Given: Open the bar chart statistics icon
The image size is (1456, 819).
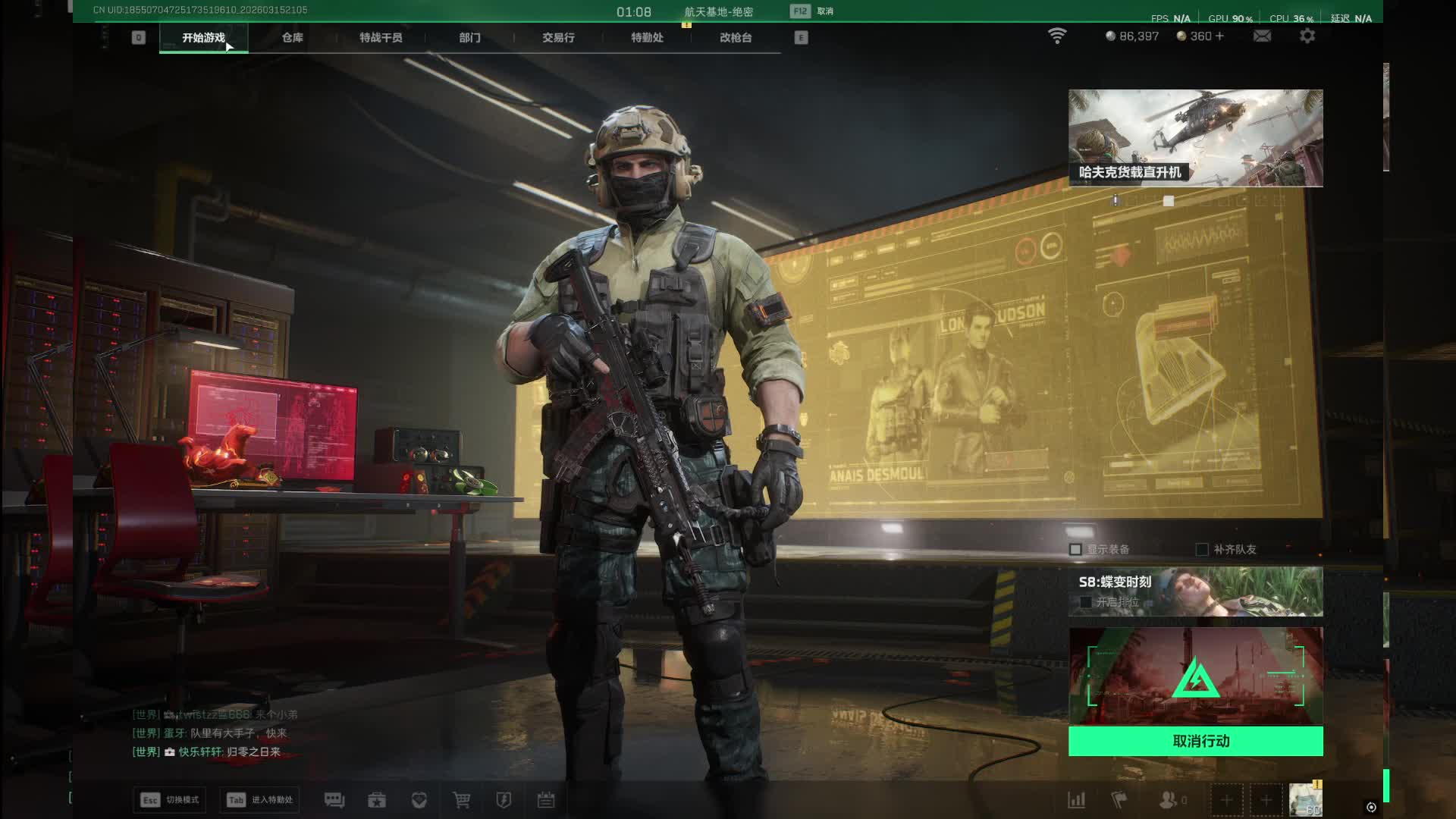Looking at the screenshot, I should [1077, 800].
